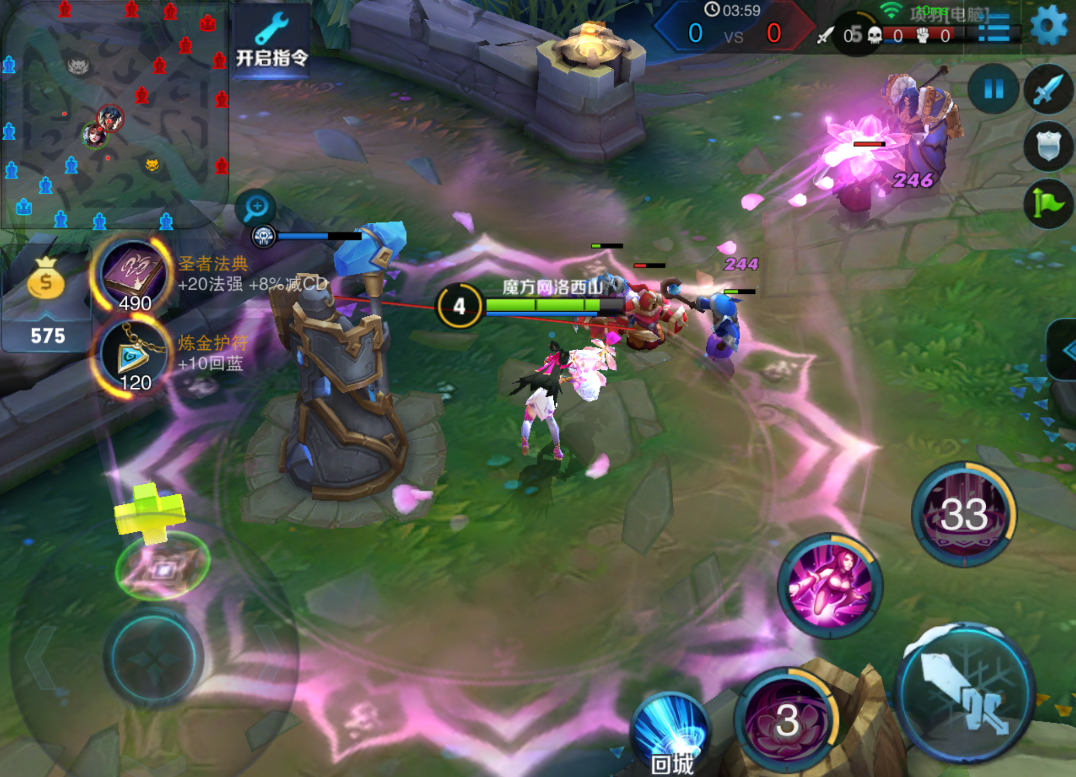Buy the recommended 圣者法典 item

[x=134, y=275]
